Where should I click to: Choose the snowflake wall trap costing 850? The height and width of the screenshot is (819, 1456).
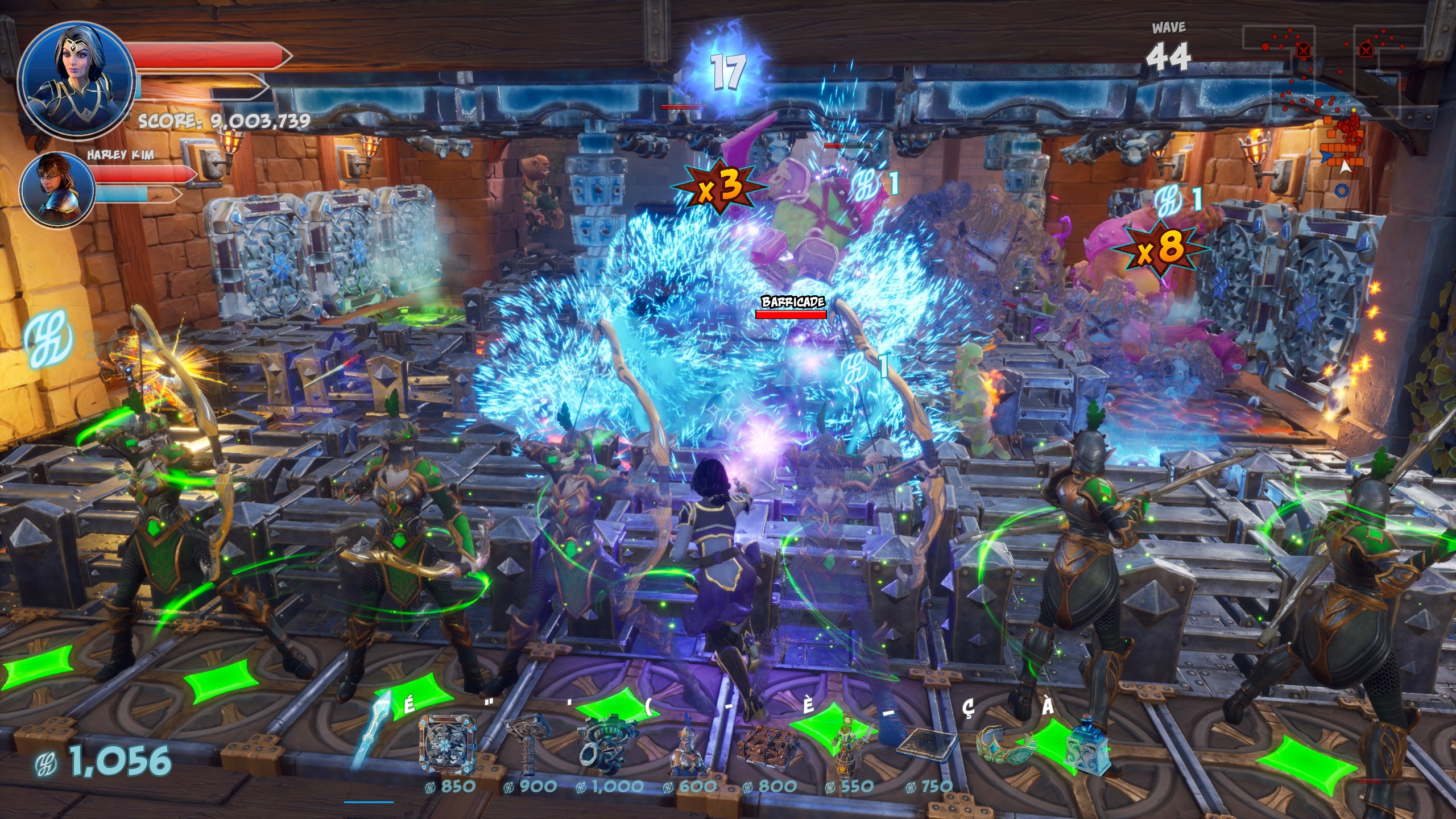[447, 745]
